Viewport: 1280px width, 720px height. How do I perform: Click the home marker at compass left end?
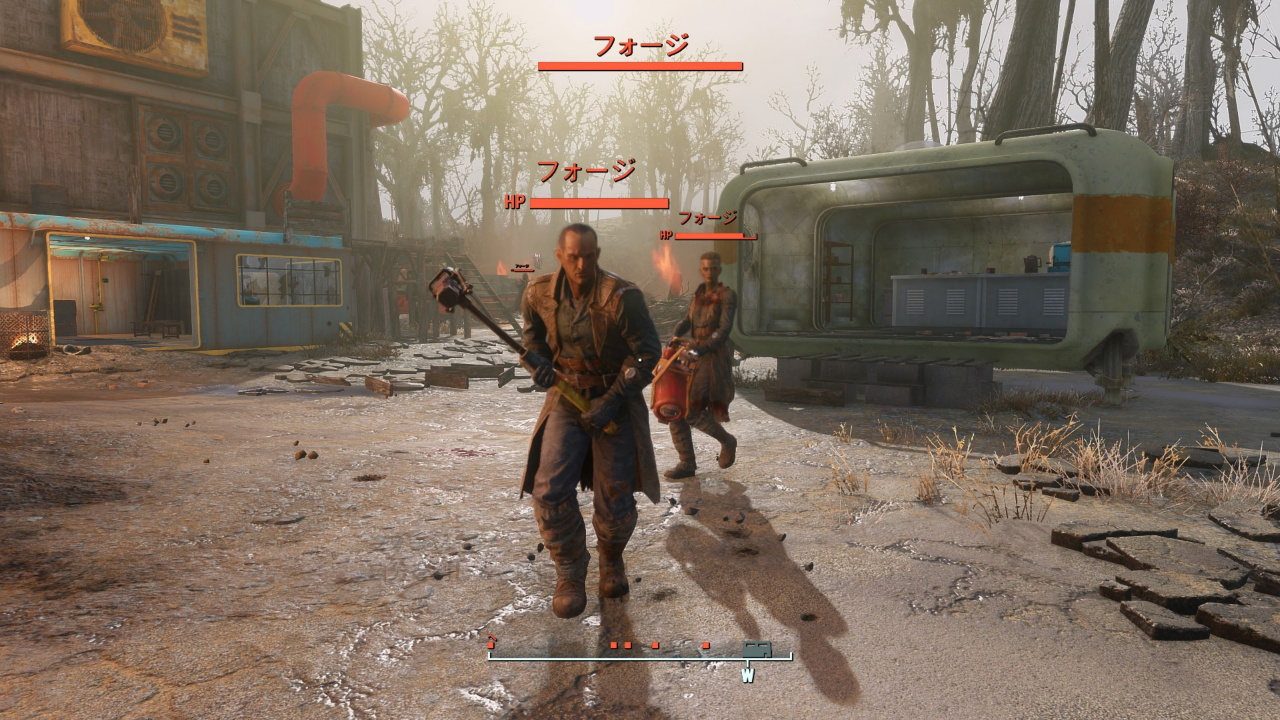tap(491, 645)
